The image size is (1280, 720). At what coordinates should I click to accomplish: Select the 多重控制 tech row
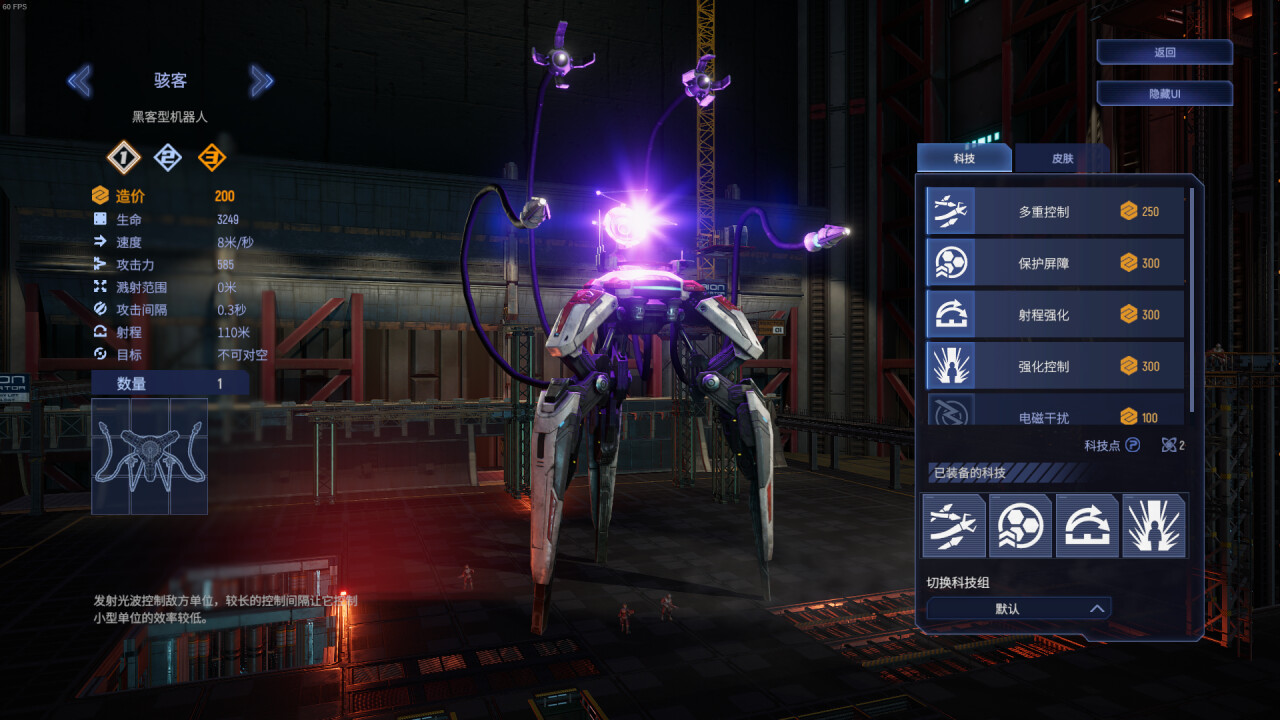(x=1054, y=211)
